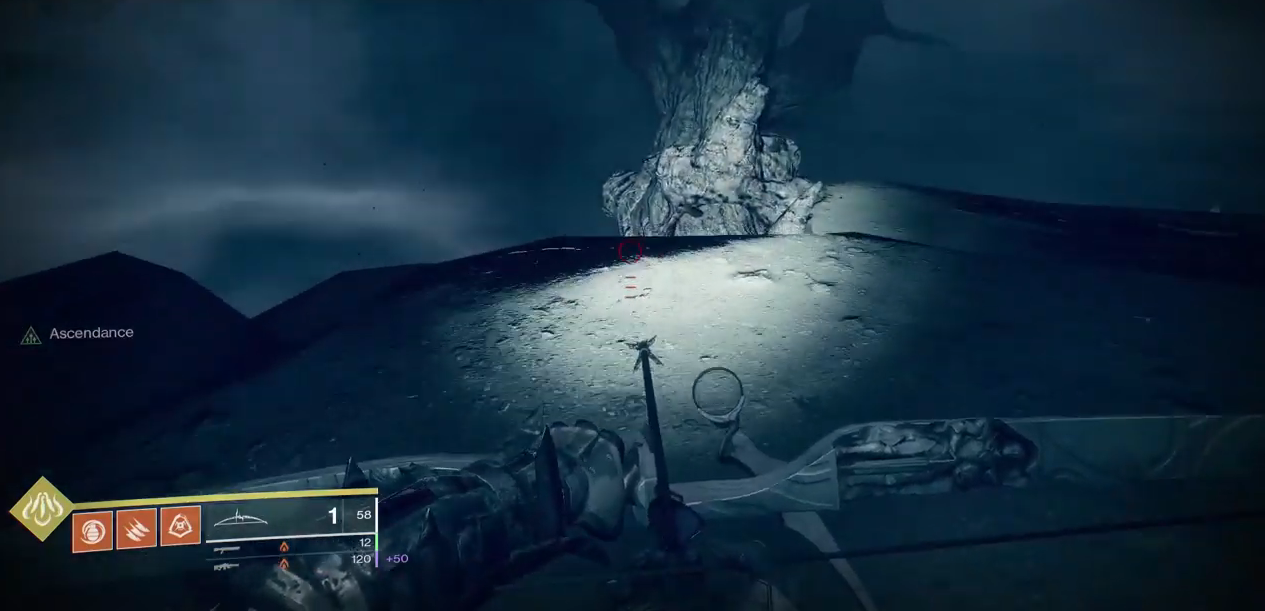
Task: Activate the golden diamond Super ability icon
Action: [41, 509]
